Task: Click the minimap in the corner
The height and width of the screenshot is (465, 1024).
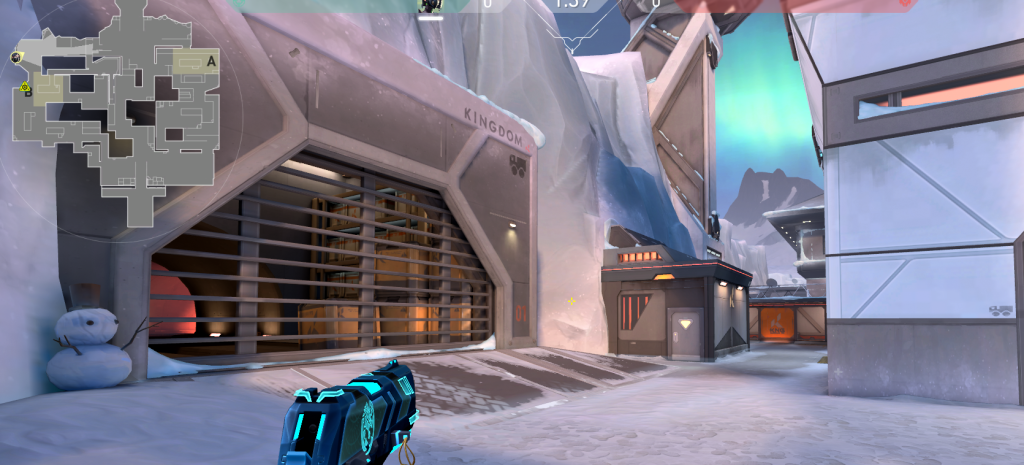Action: tap(115, 108)
